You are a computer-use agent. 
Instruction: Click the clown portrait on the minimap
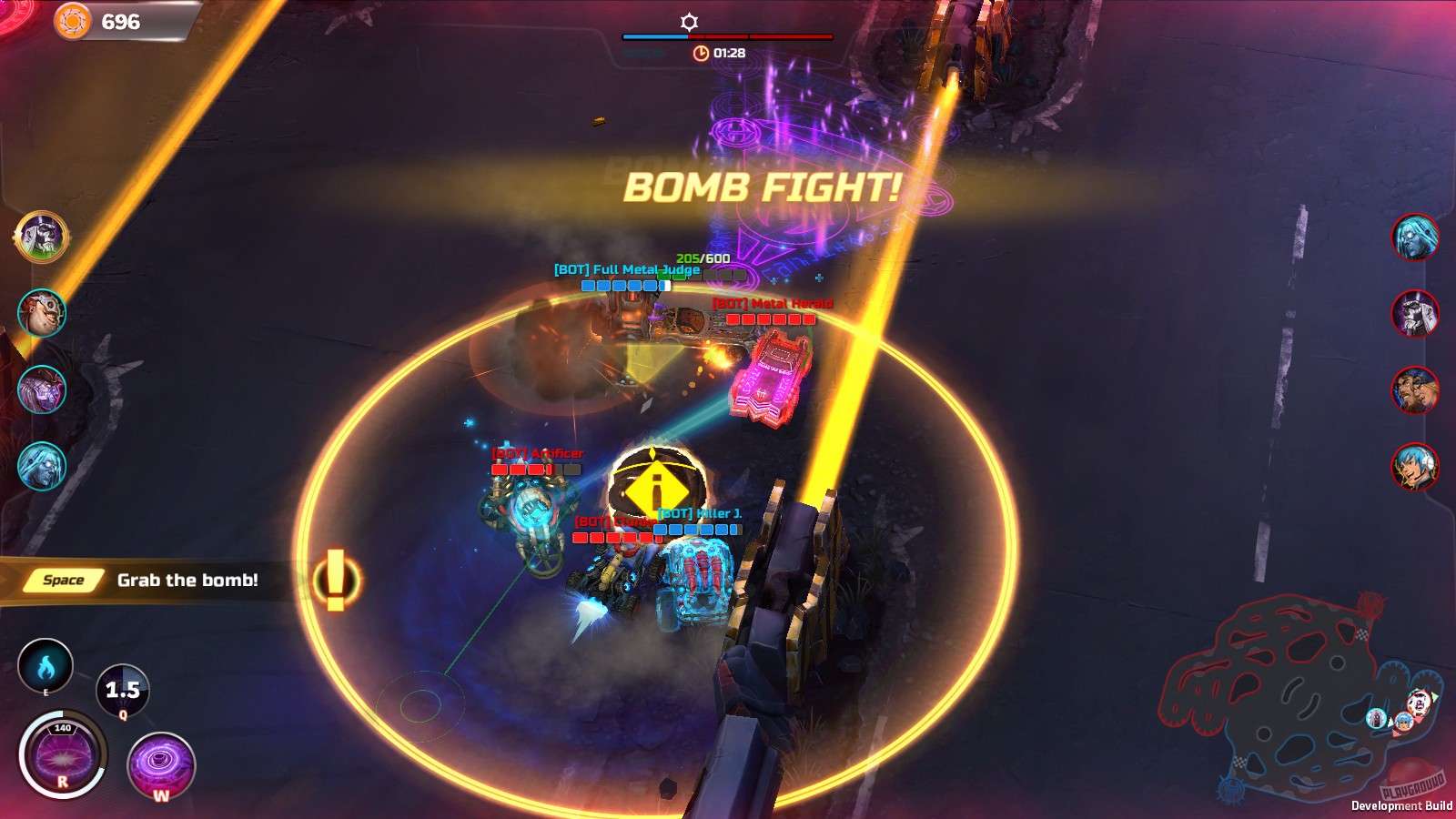click(1418, 703)
